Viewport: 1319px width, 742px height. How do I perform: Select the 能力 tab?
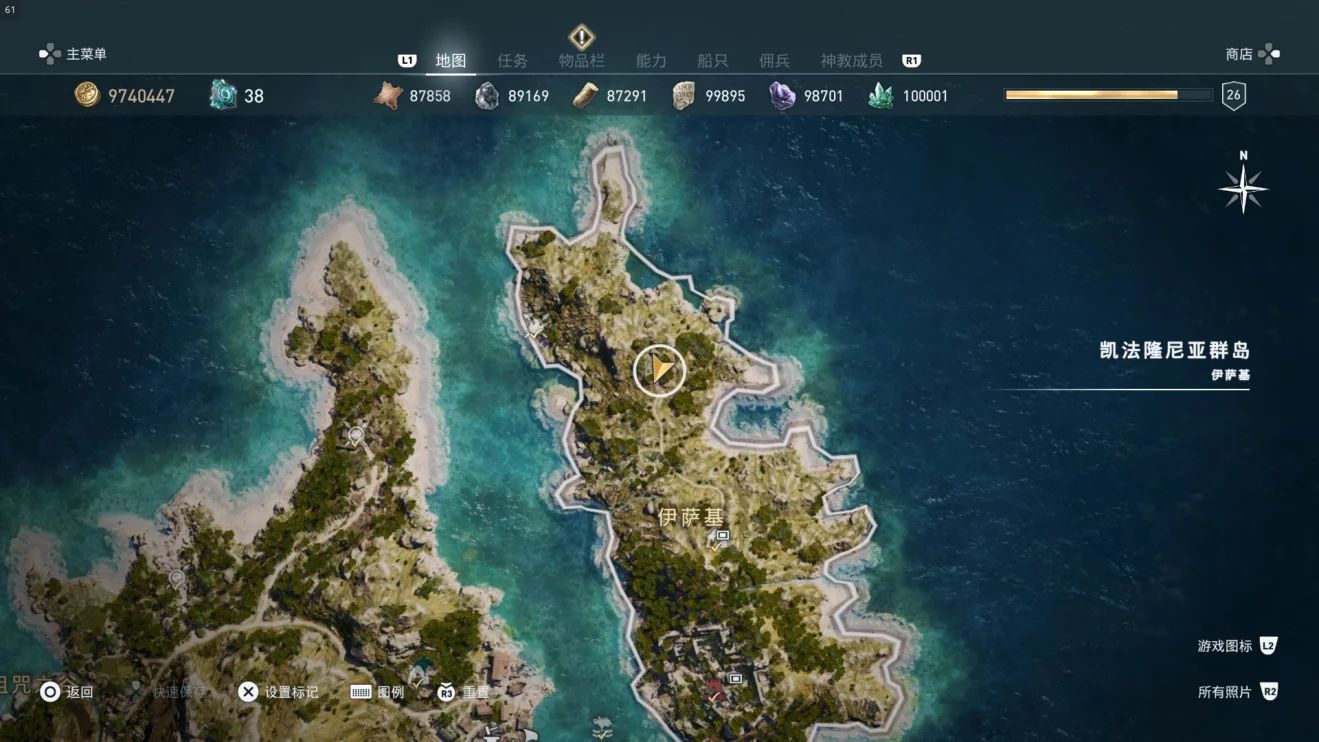click(651, 61)
